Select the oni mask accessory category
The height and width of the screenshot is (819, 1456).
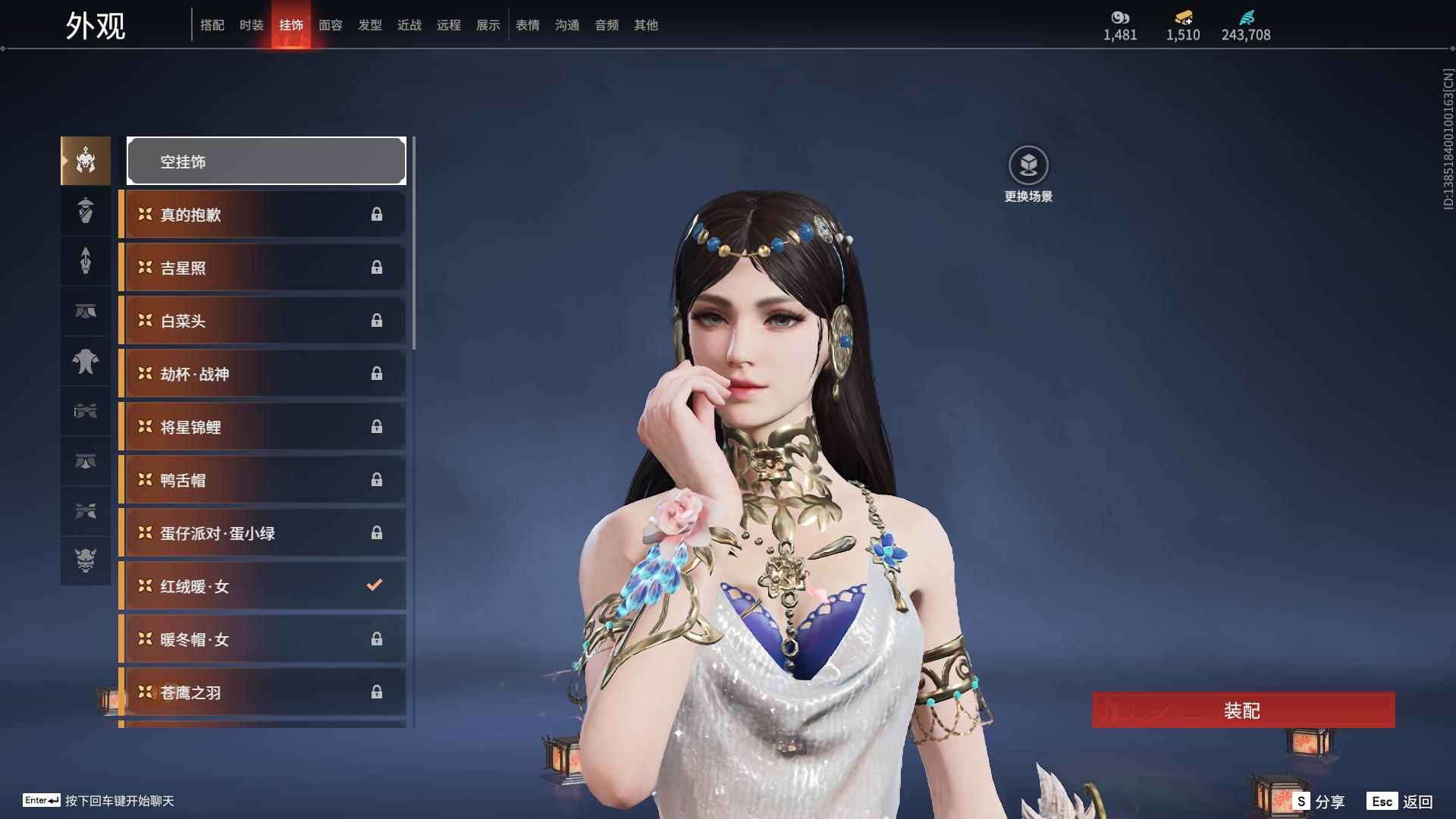86,560
